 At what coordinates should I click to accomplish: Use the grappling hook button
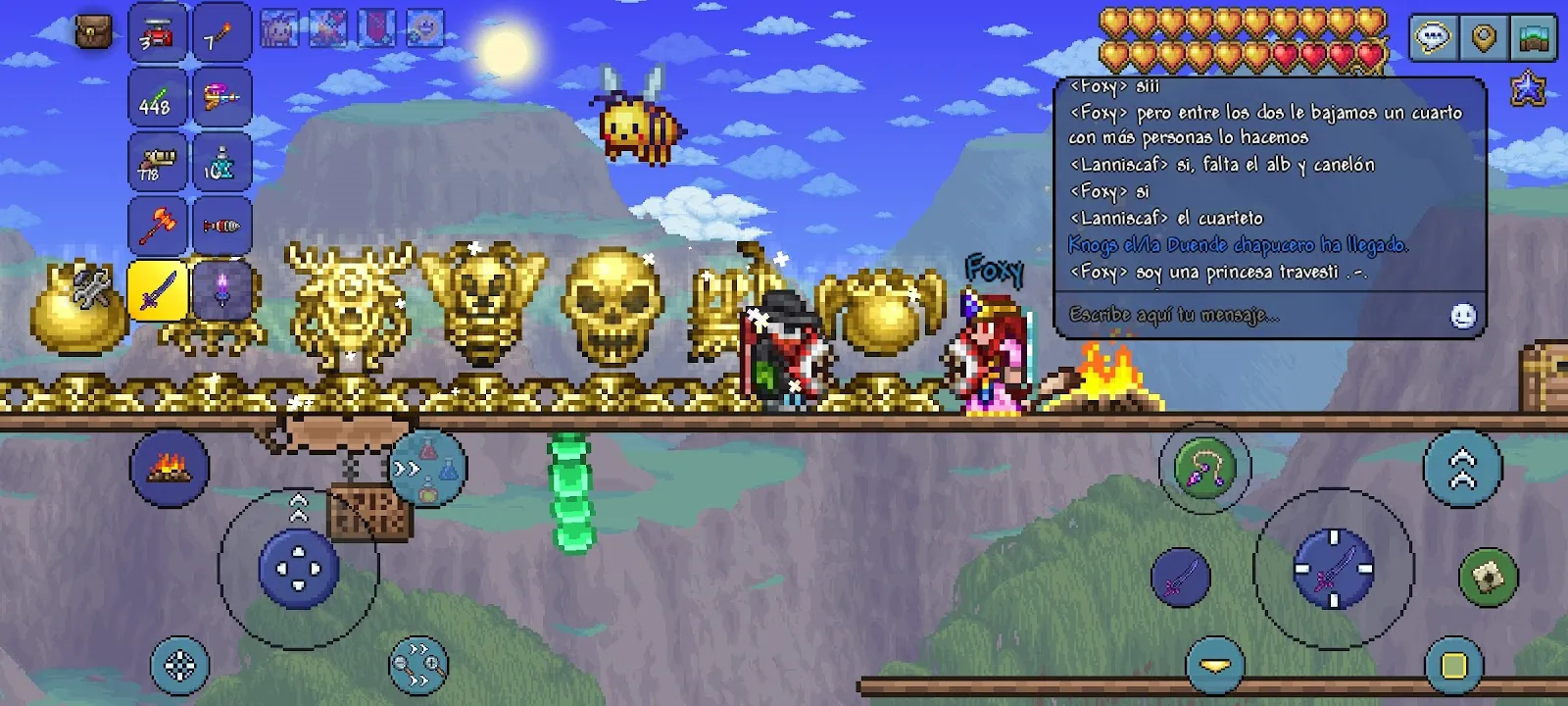1204,468
